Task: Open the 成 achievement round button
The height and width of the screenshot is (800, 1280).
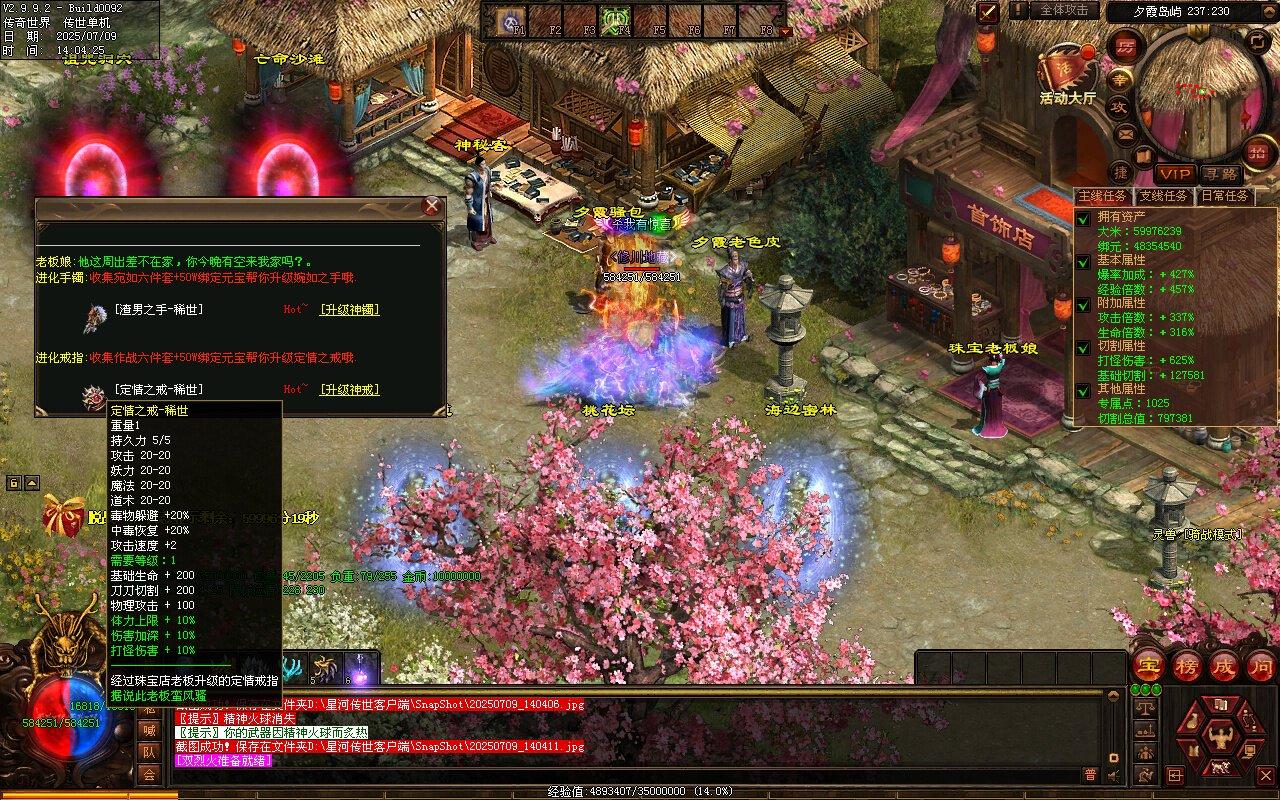Action: pyautogui.click(x=1224, y=666)
